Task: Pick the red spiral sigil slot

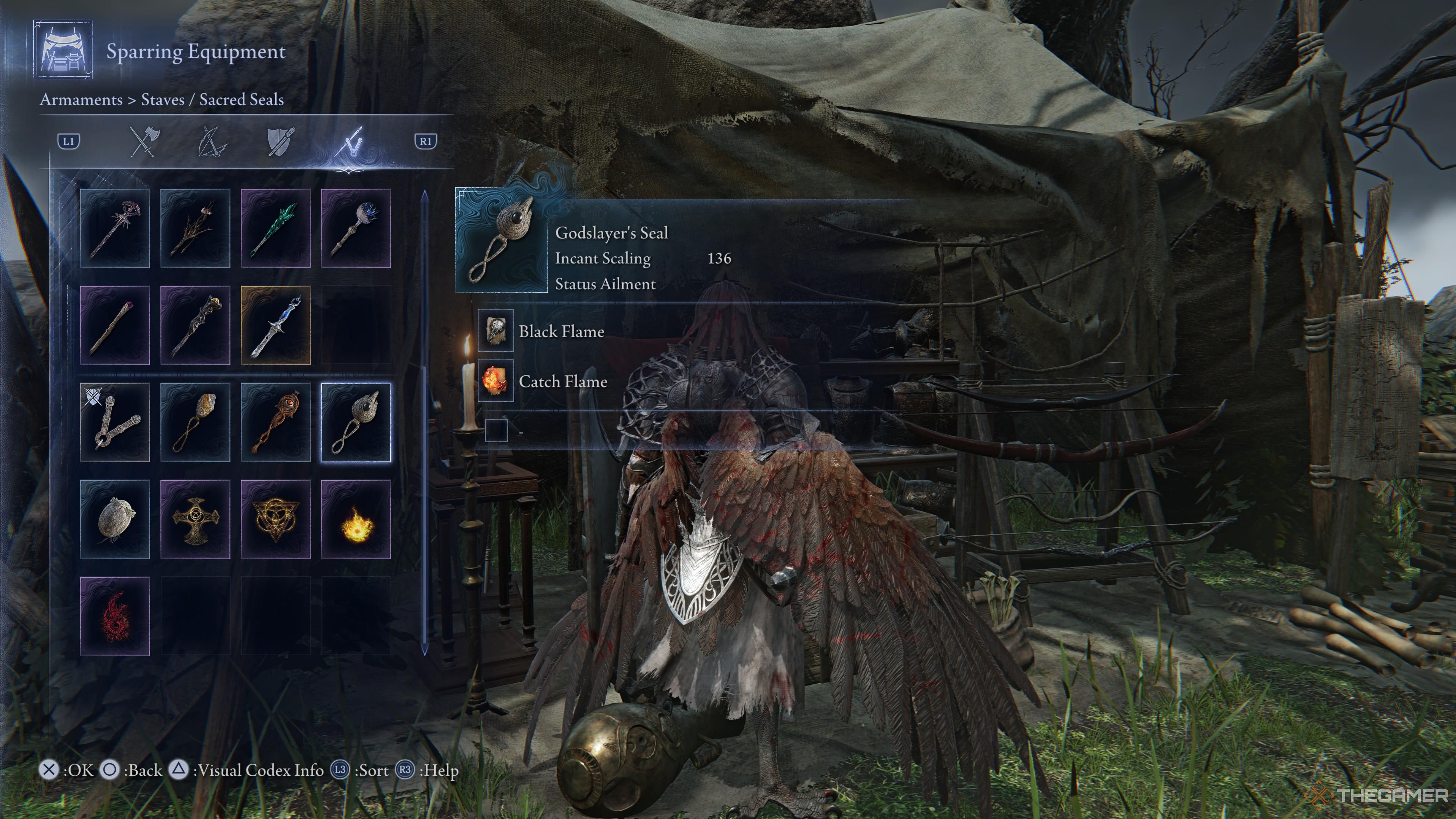Action: click(115, 617)
